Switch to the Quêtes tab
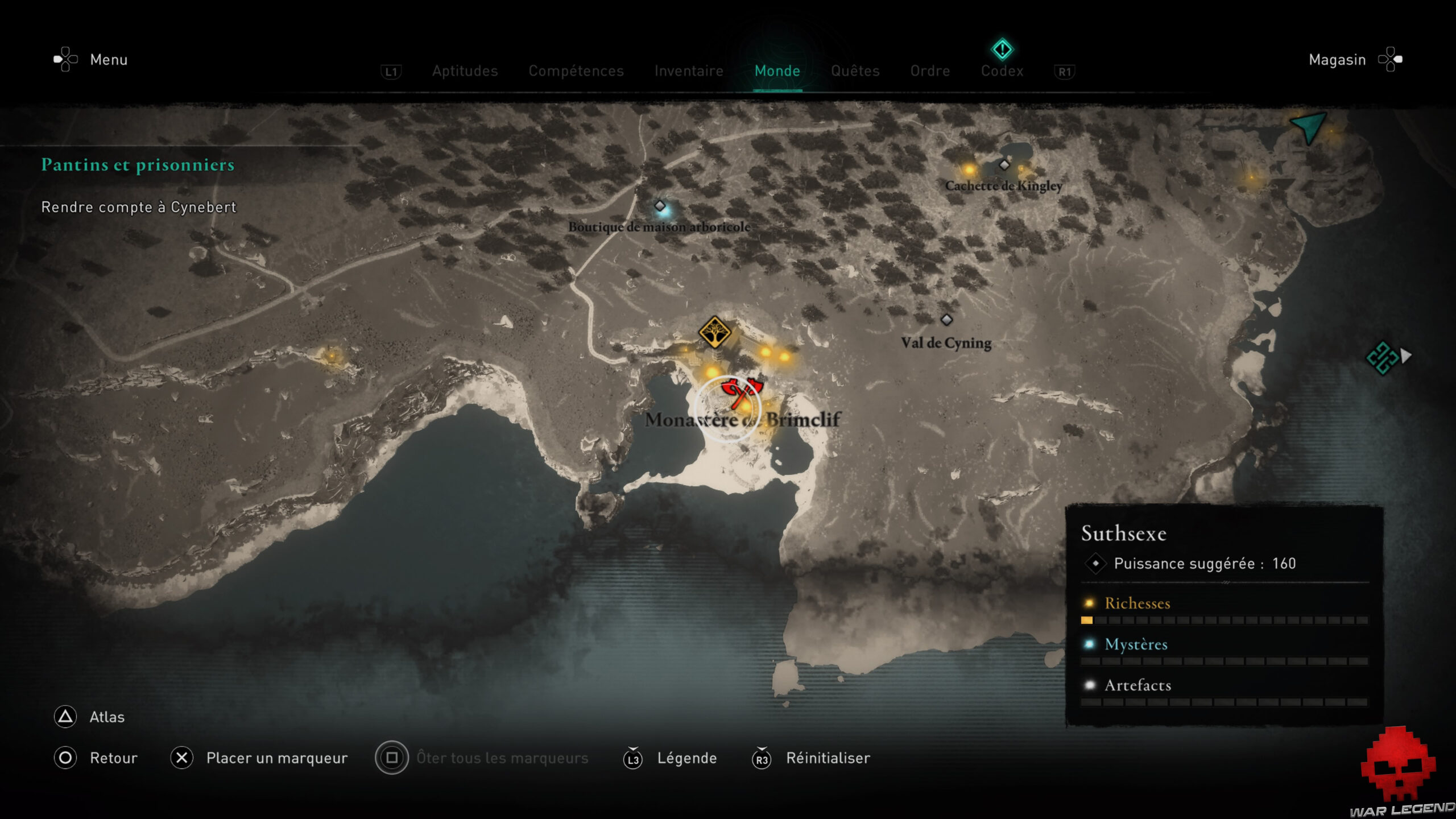This screenshot has height=819, width=1456. [x=855, y=71]
